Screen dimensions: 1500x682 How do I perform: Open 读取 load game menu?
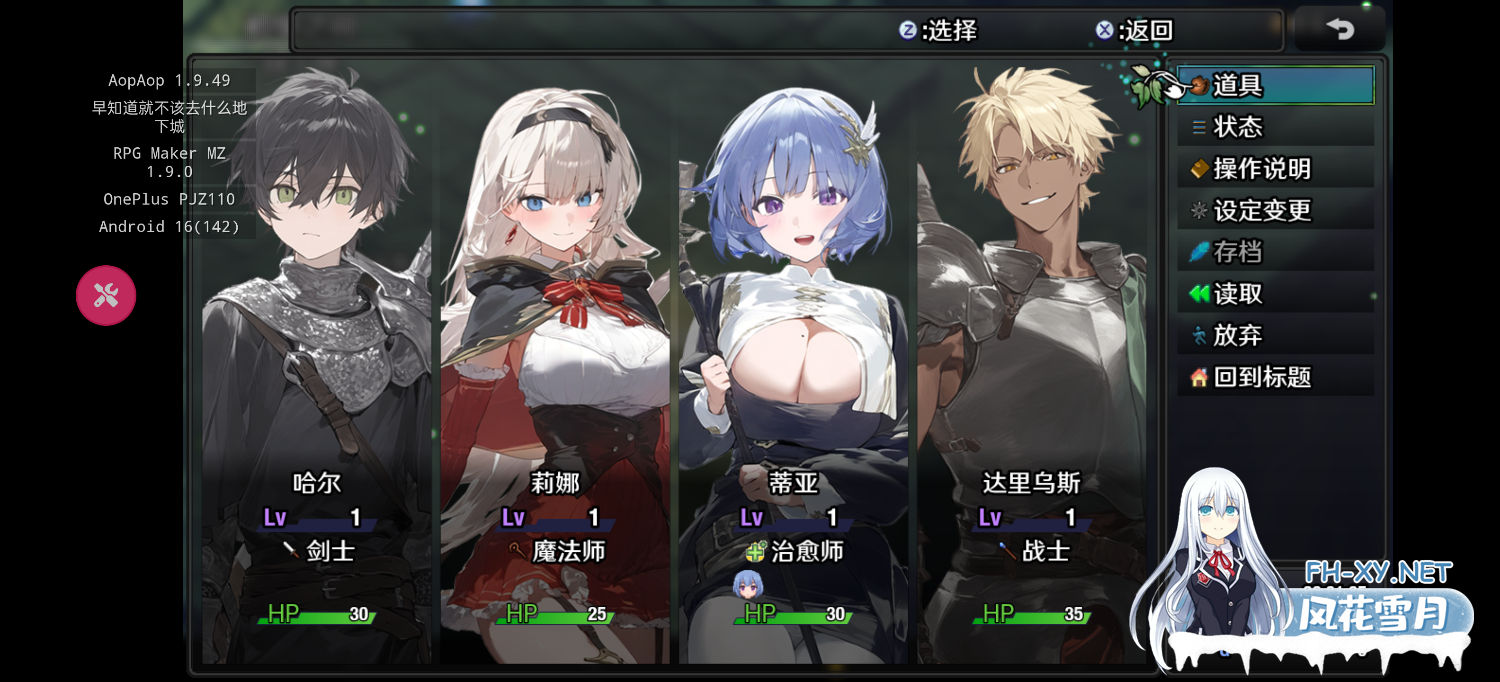click(x=1275, y=294)
